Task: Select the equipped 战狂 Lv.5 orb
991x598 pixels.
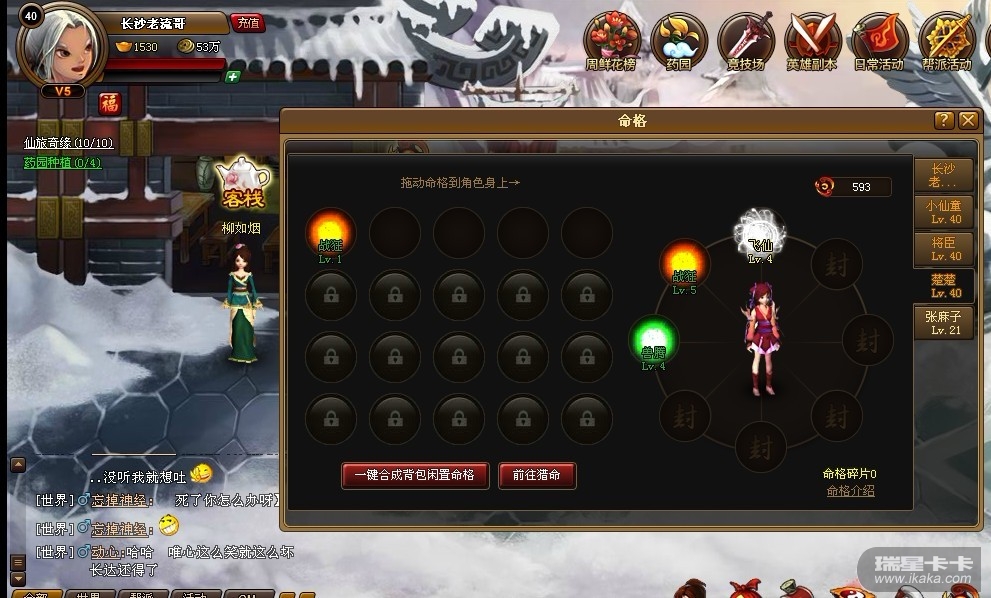Action: tap(685, 264)
